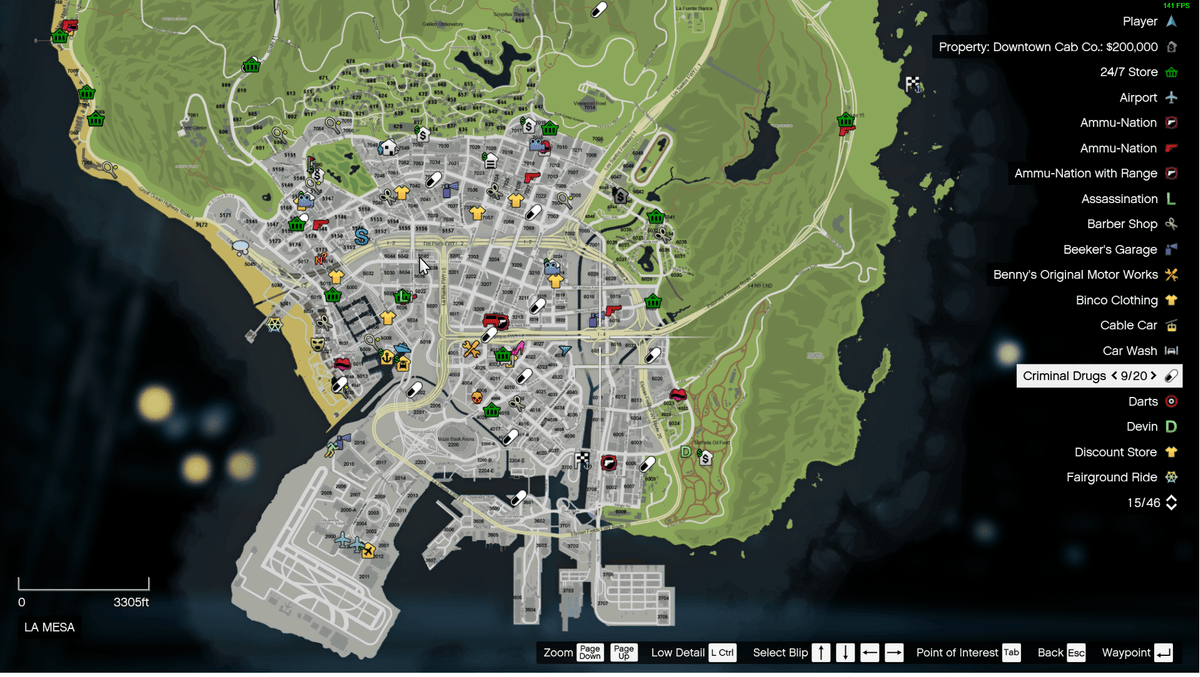Pick Beeker's Garage in the legend
Viewport: 1200px width, 677px height.
pos(1110,250)
